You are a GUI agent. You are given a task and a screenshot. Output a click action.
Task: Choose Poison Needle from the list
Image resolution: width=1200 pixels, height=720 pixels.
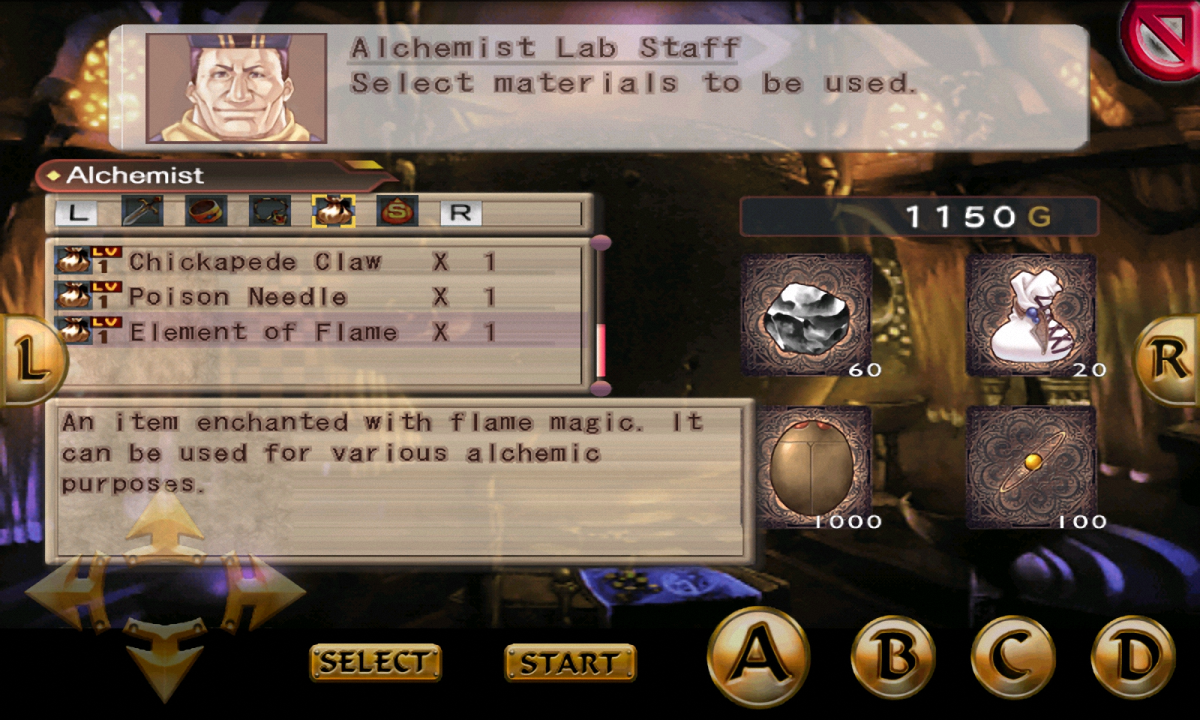[238, 297]
